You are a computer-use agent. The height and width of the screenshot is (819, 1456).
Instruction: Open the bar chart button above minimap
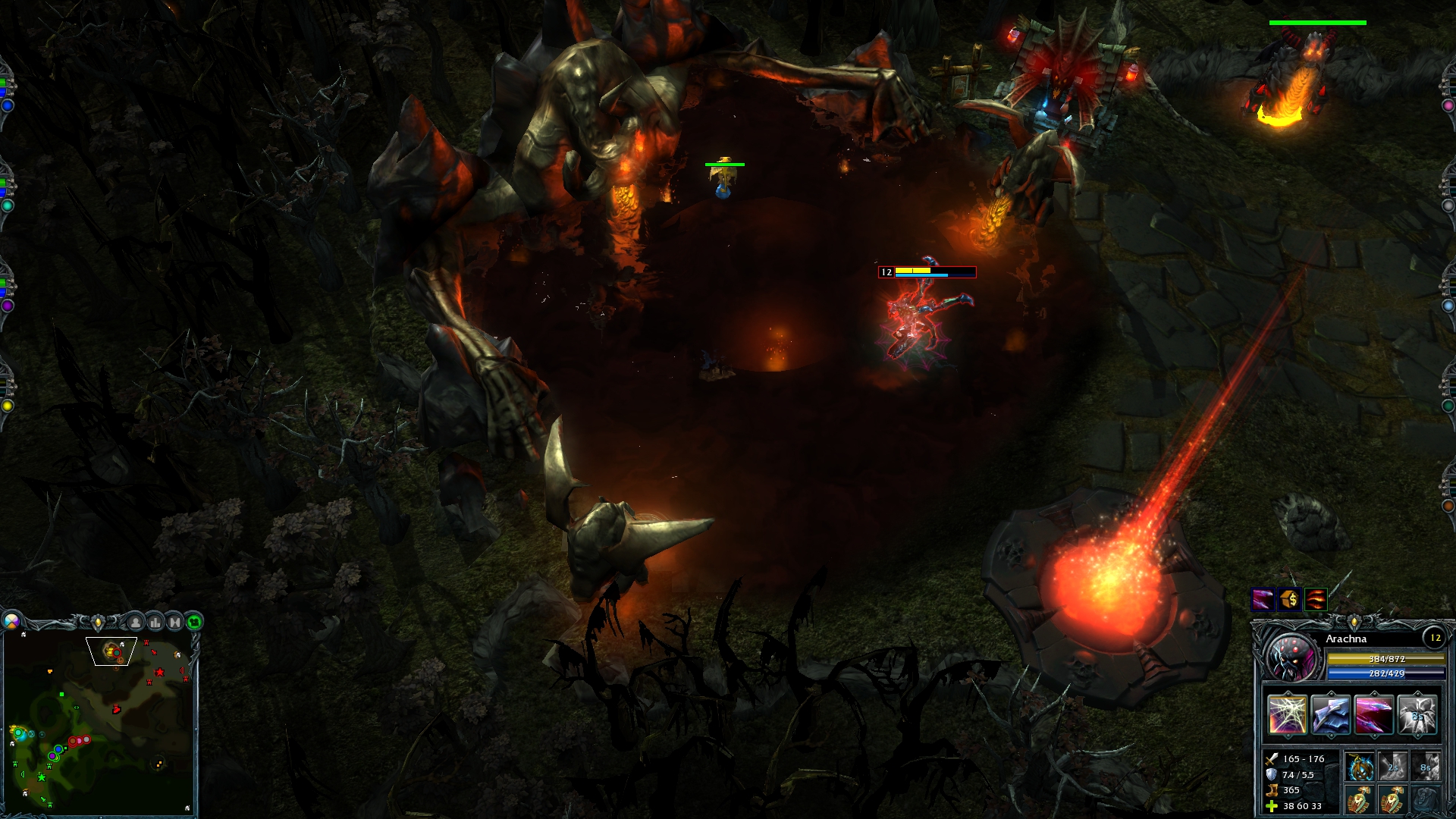[155, 623]
